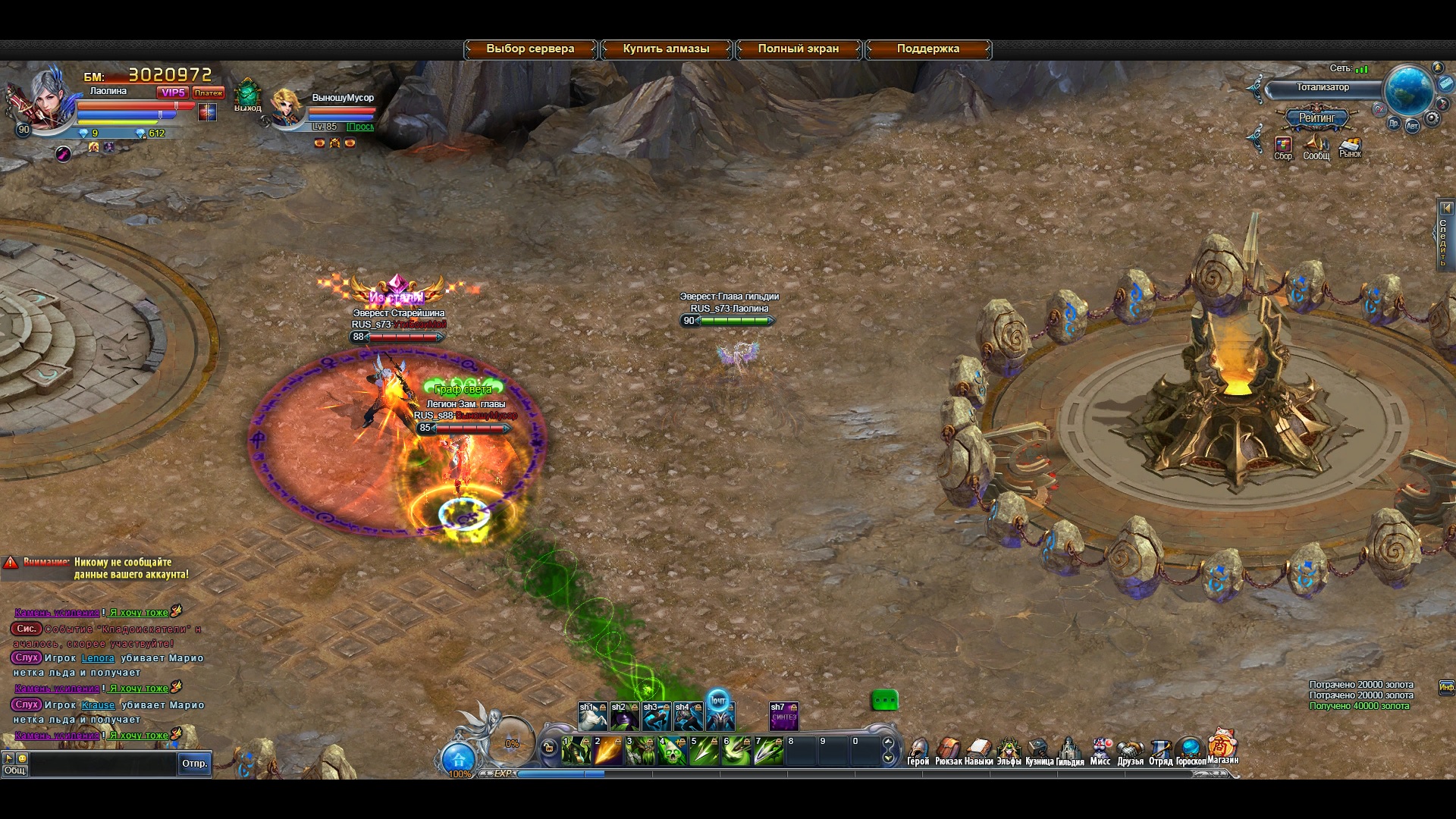This screenshot has width=1456, height=819.
Task: Open the Герой hero menu
Action: tap(918, 752)
